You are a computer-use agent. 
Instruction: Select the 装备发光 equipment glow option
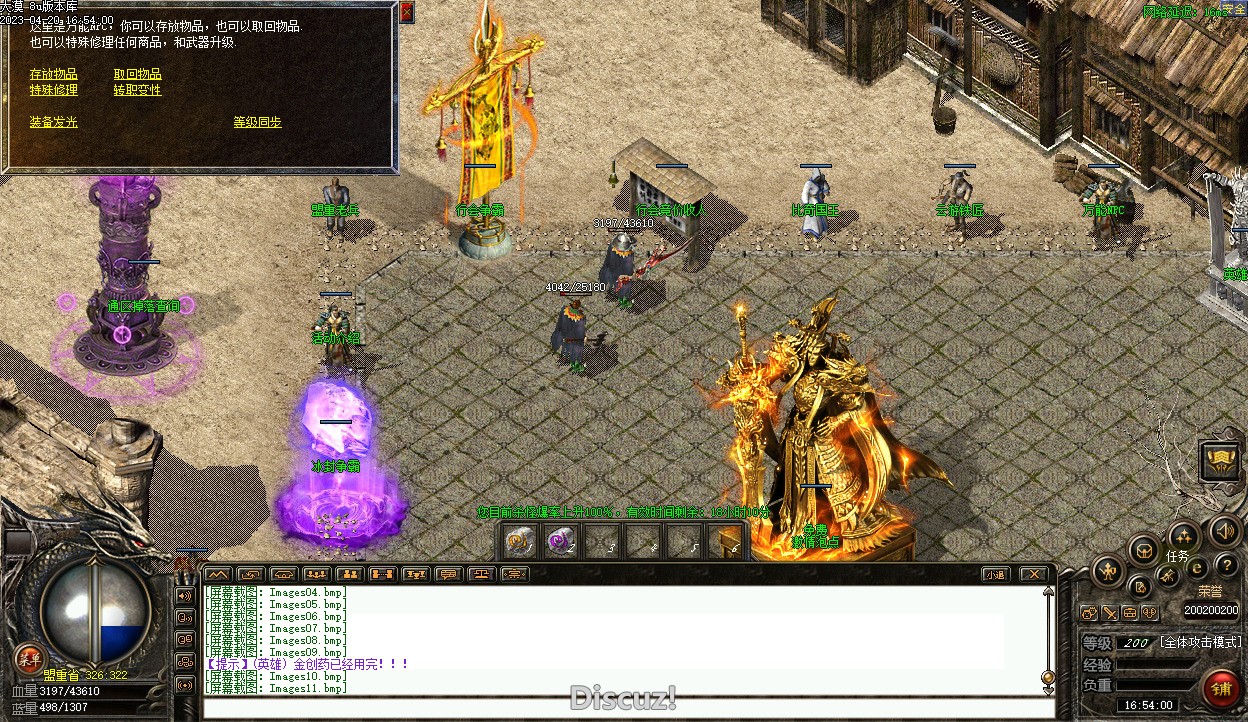[53, 122]
